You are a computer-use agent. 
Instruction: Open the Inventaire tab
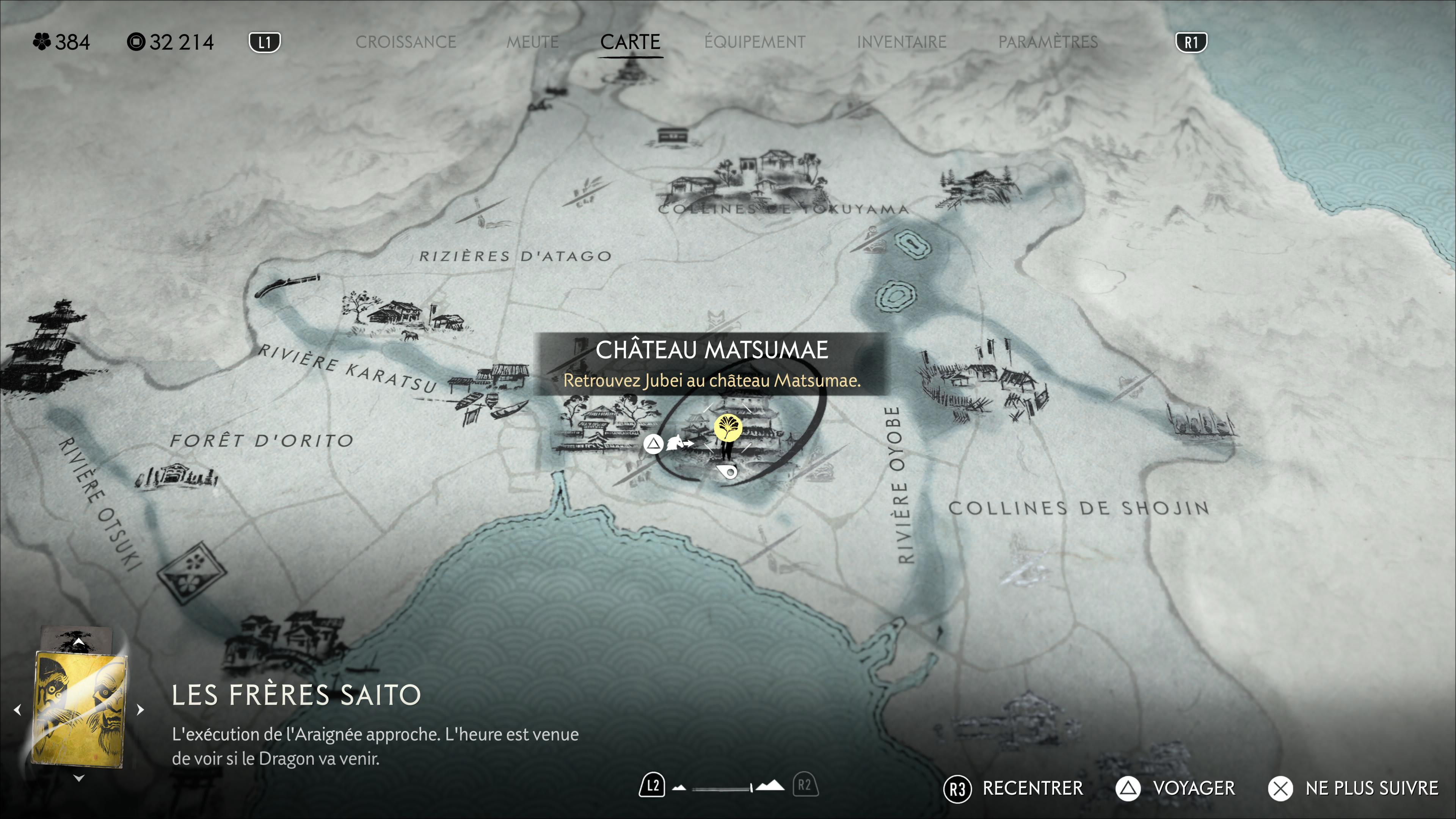pyautogui.click(x=901, y=42)
